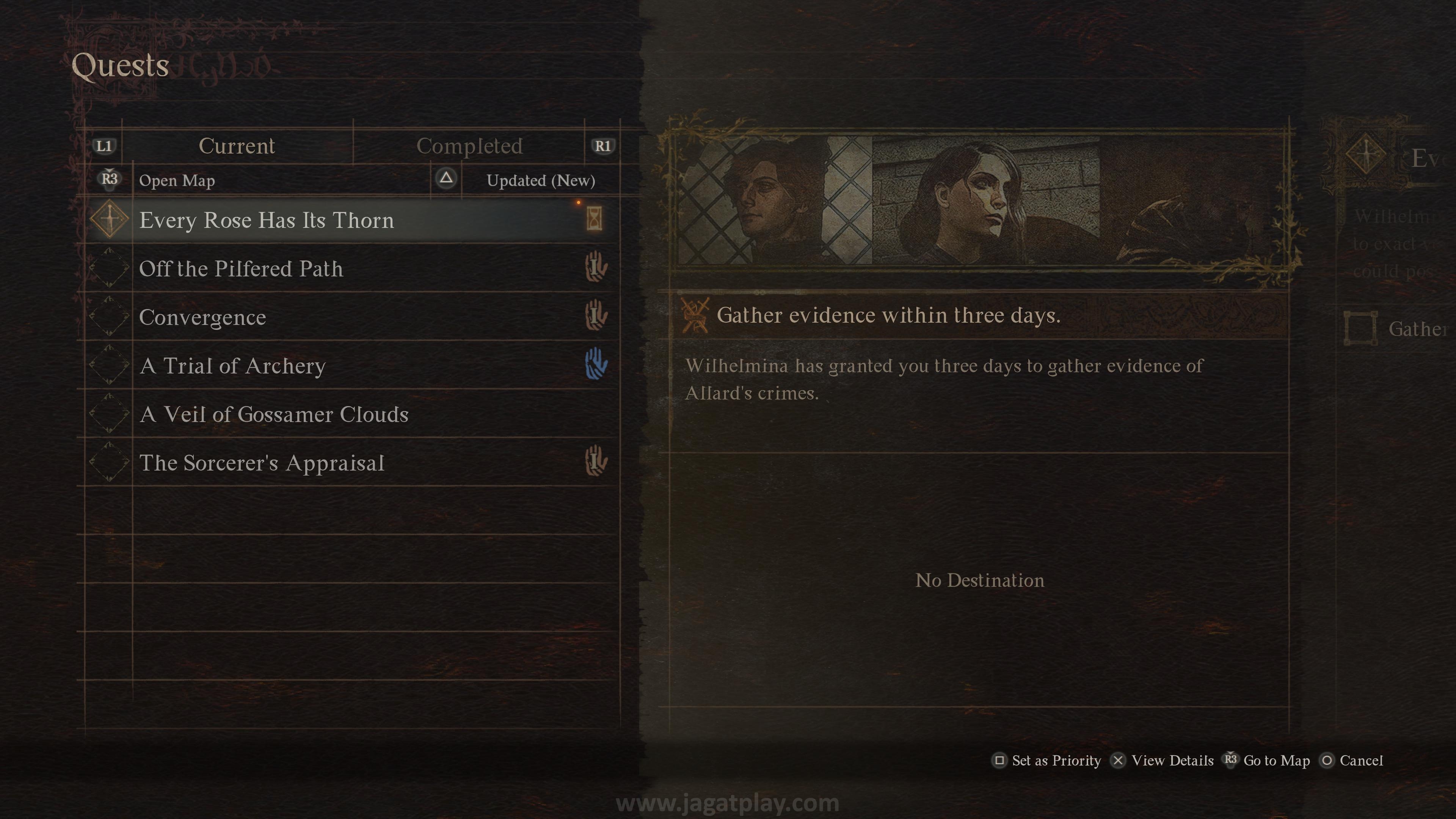Switch to the Completed quests tab

coord(469,146)
